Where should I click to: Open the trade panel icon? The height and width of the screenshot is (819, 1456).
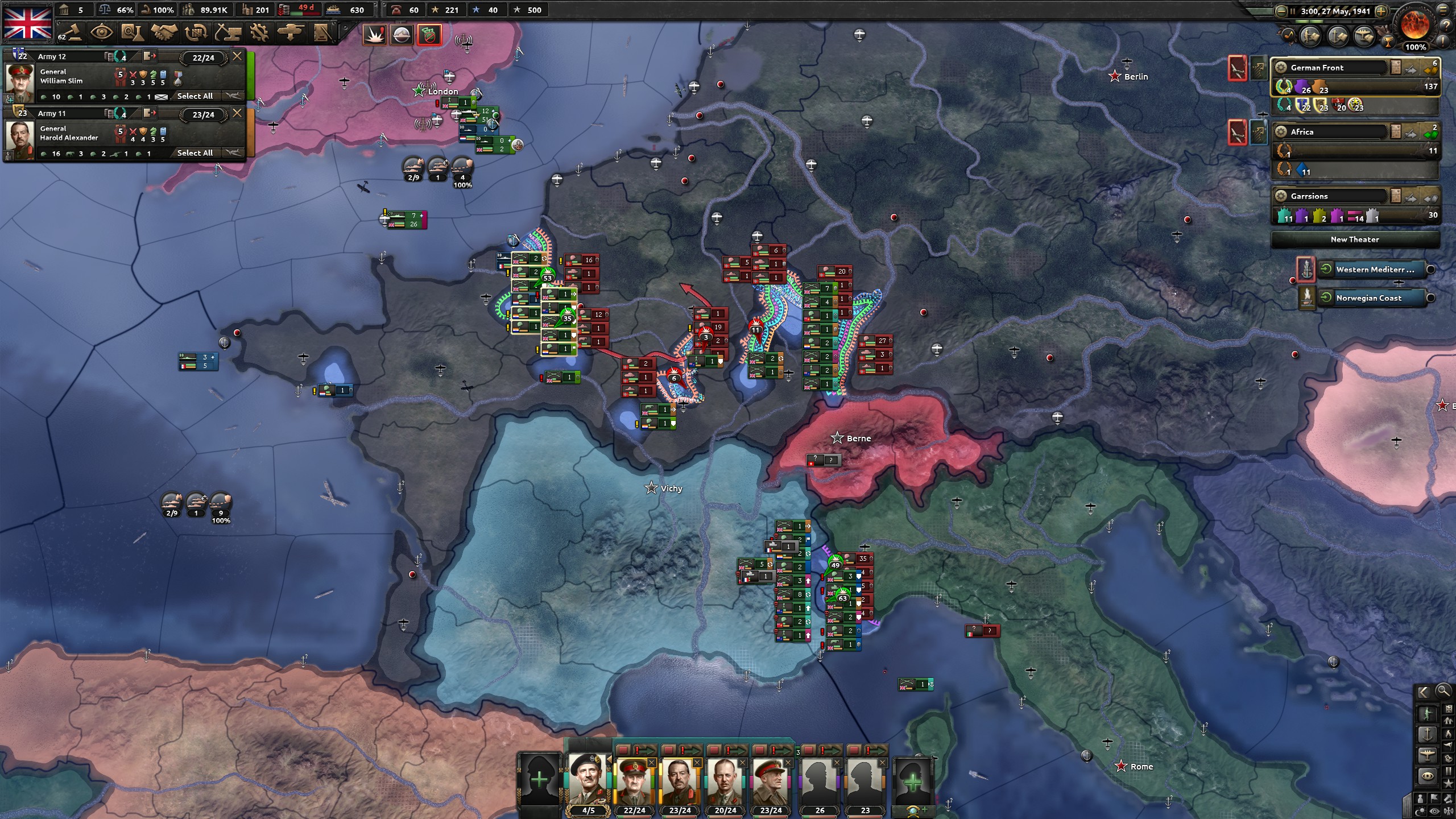pos(195,32)
